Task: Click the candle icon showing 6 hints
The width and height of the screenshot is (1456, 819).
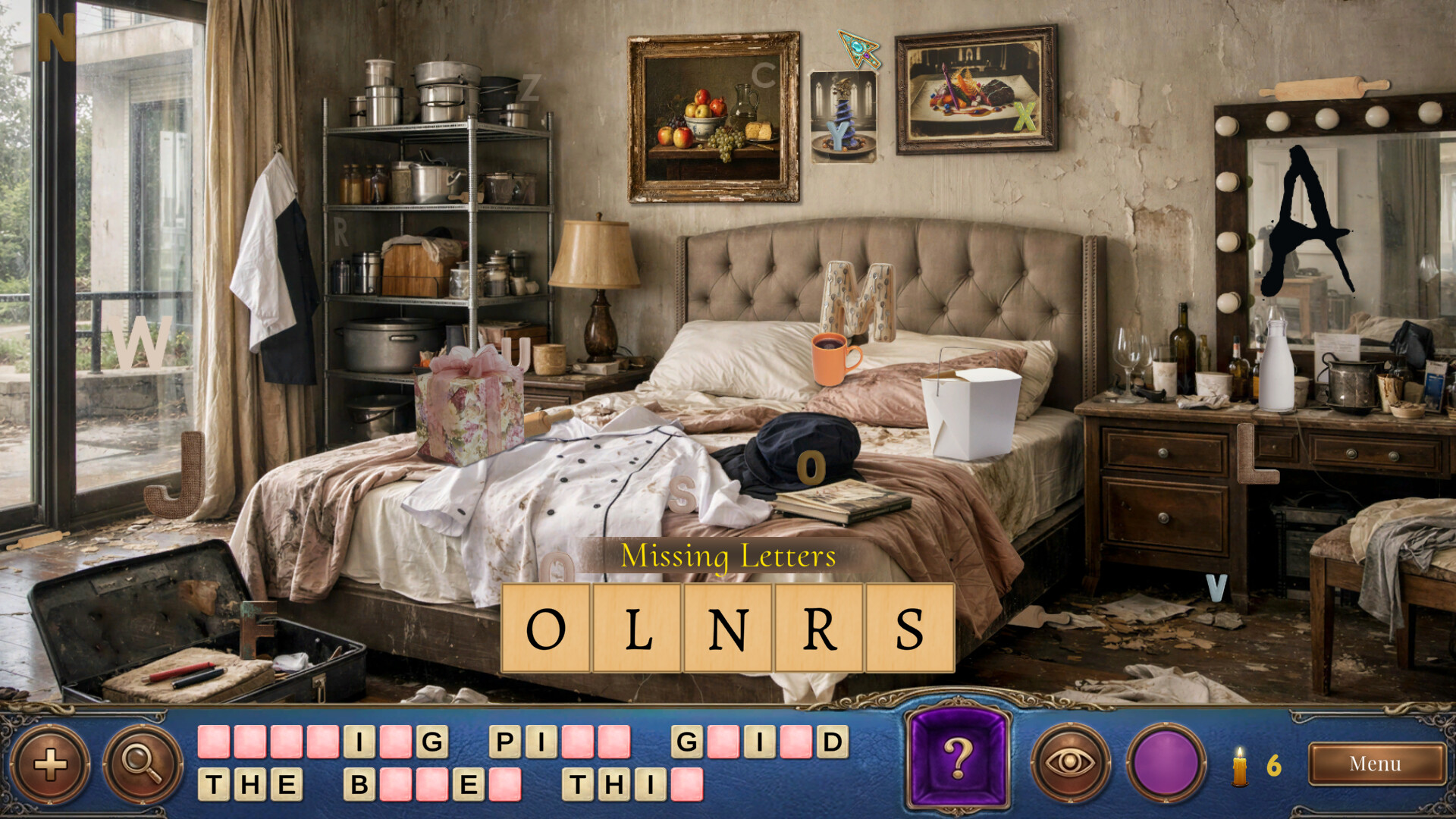Action: (1241, 764)
